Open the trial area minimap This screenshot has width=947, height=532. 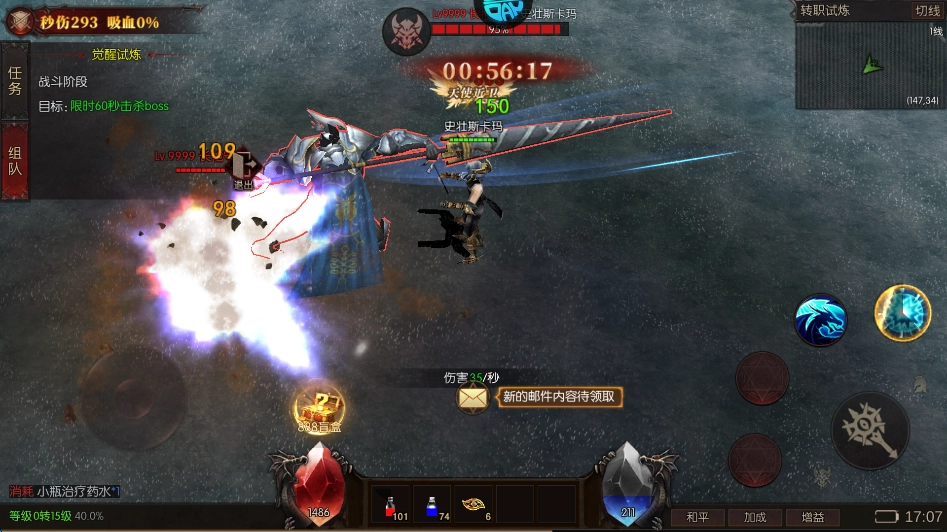pos(869,65)
